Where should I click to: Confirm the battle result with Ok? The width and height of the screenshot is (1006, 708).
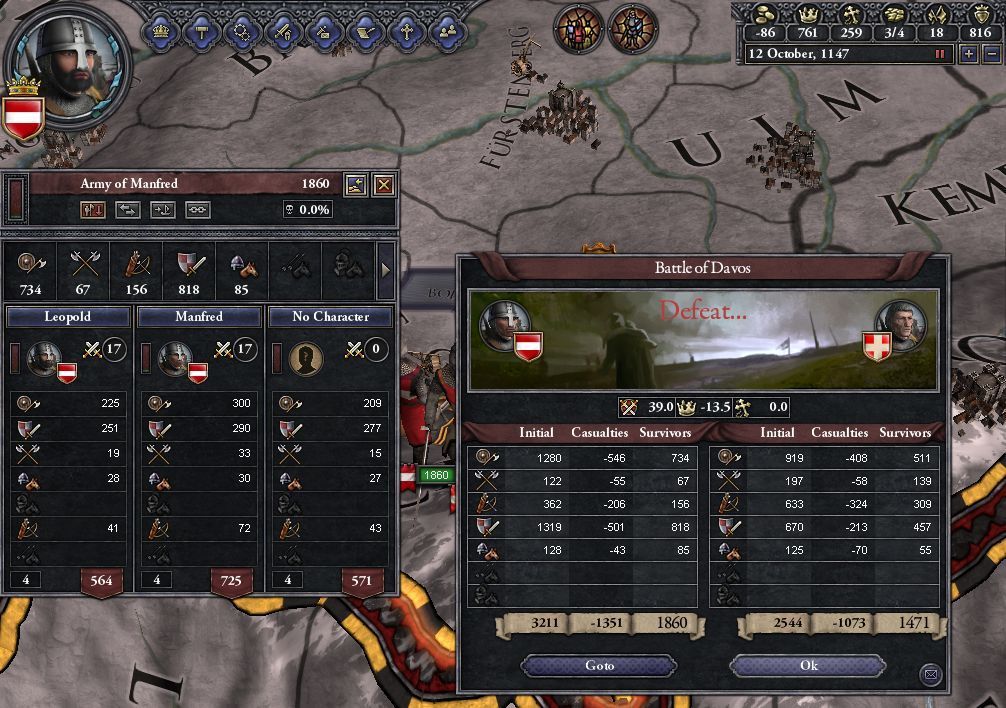(x=808, y=666)
